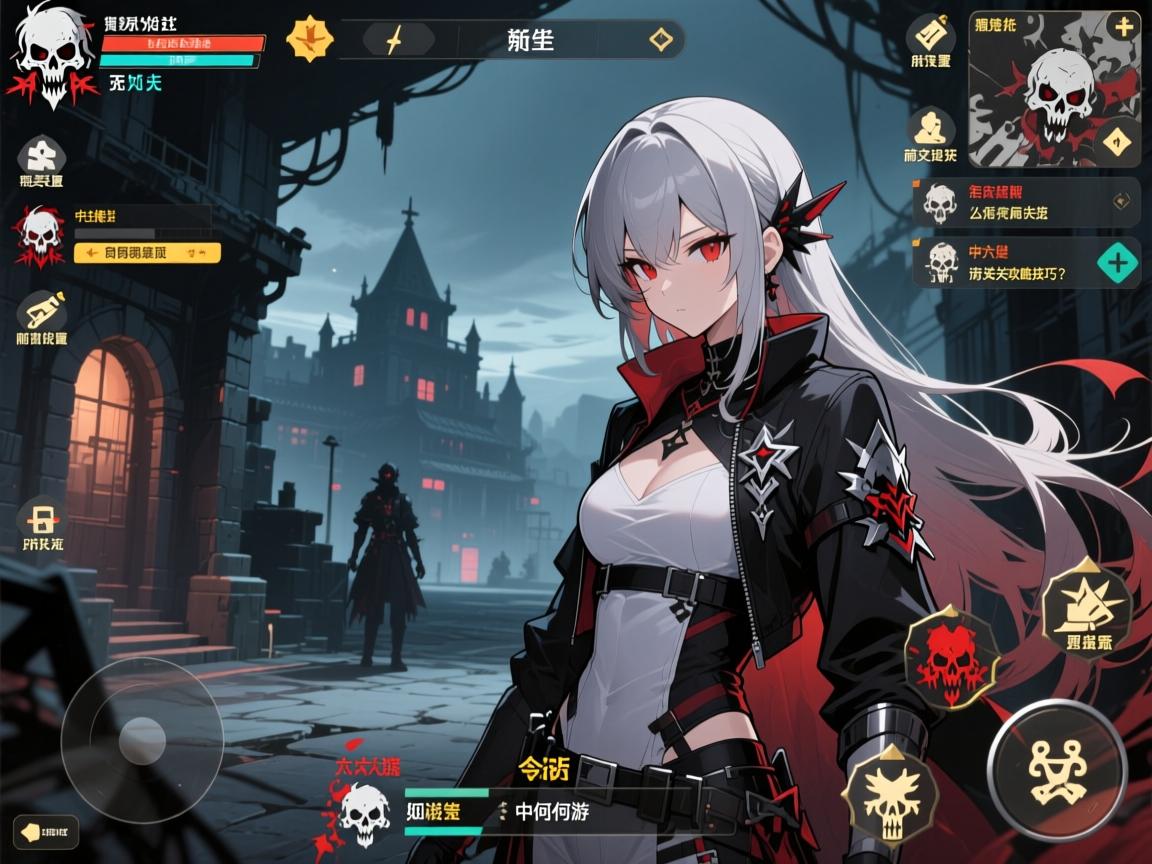Expand the minimap with the plus button
Screen dimensions: 1152x864
(1123, 27)
